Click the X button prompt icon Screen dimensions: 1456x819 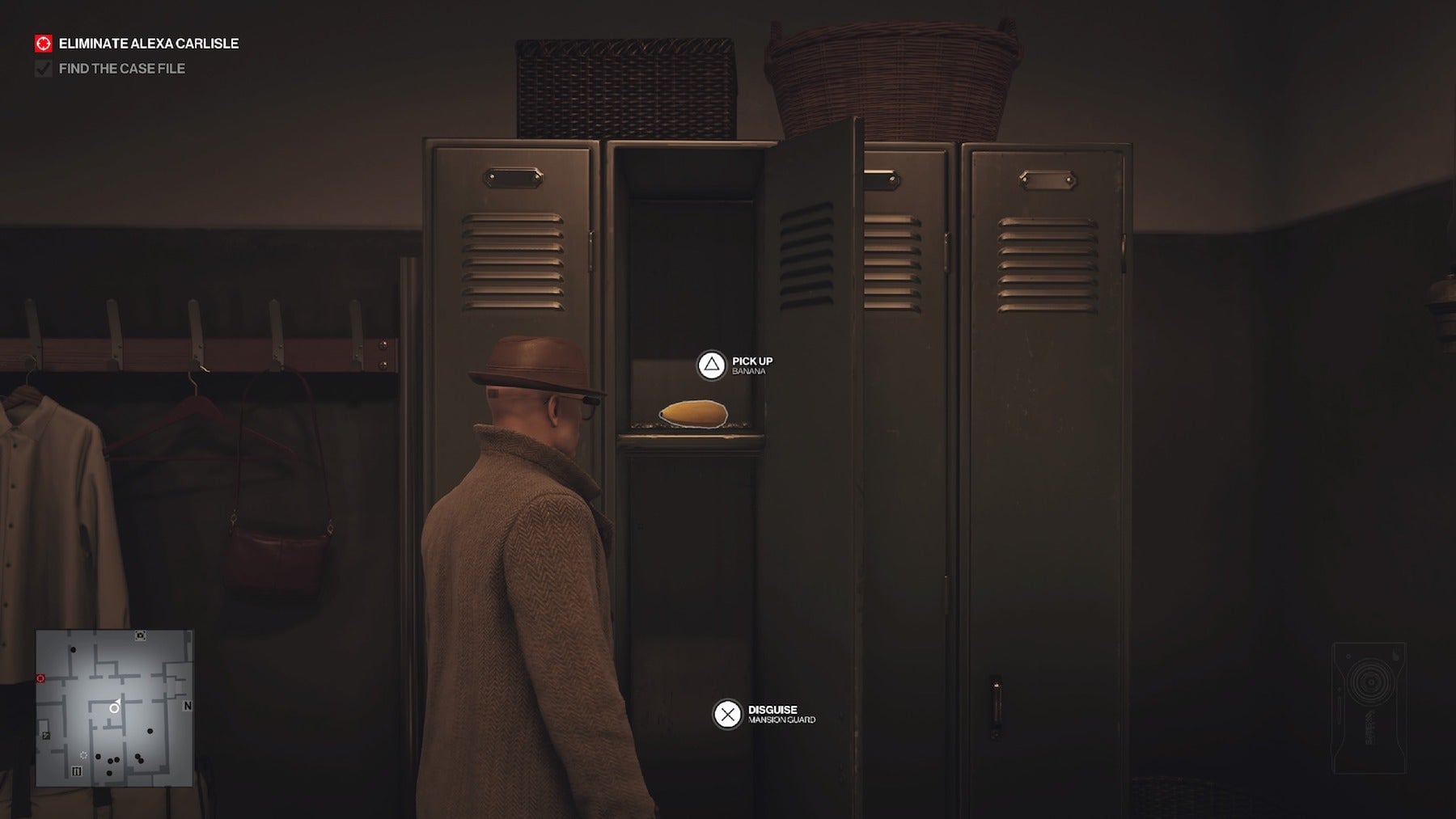(728, 714)
